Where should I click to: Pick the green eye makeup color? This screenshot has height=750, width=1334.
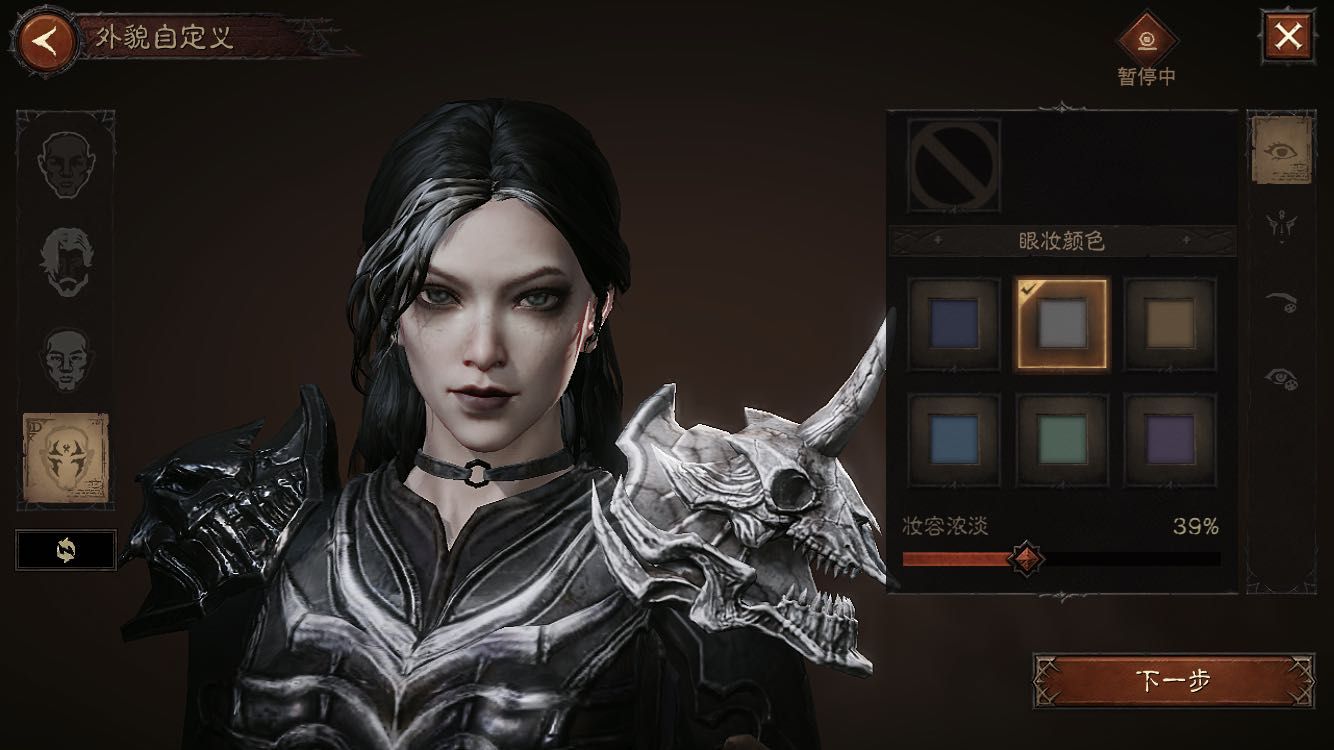[1062, 438]
